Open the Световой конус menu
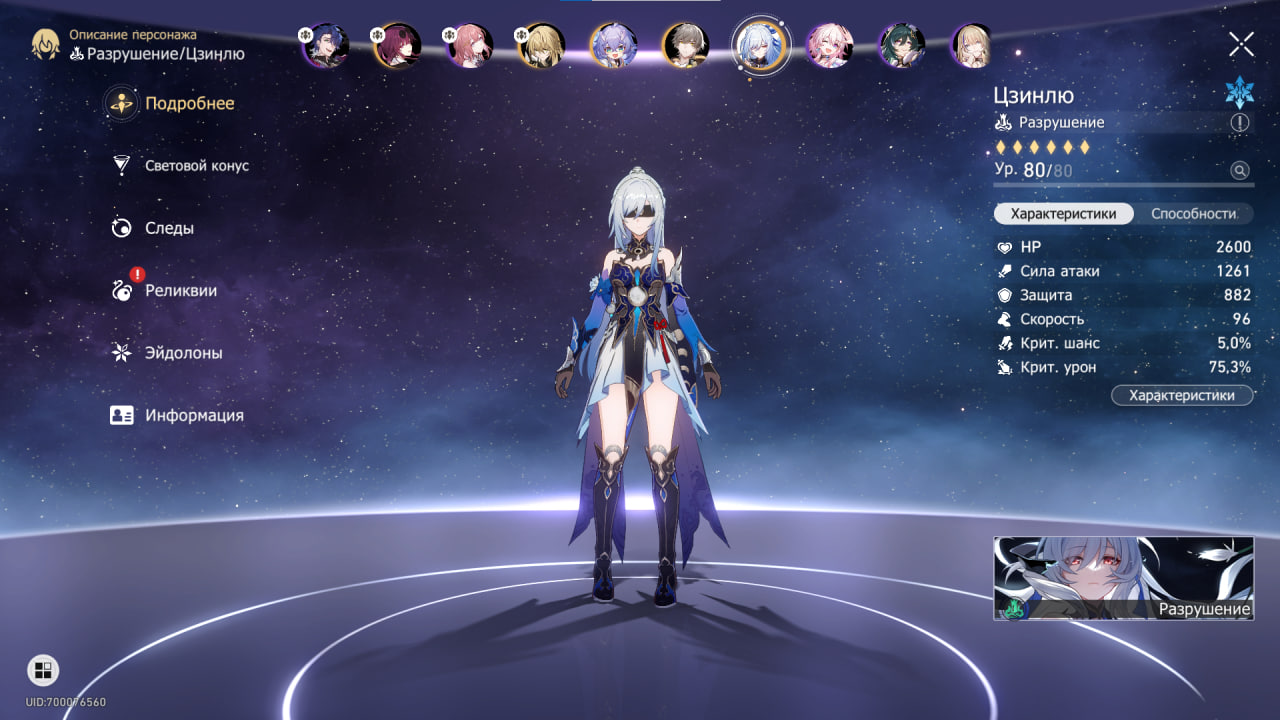 (196, 166)
